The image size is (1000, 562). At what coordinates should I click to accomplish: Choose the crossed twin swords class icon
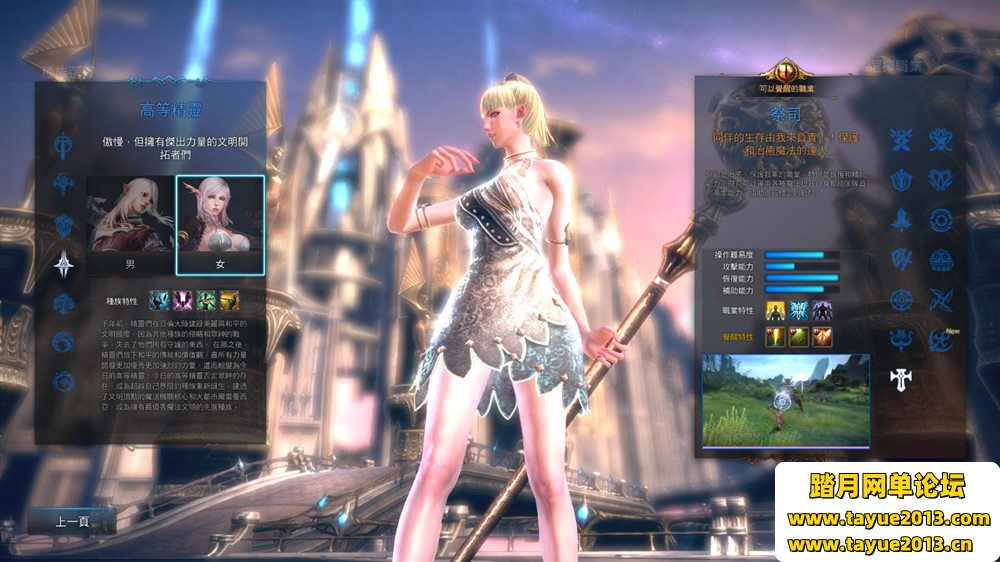pos(901,140)
